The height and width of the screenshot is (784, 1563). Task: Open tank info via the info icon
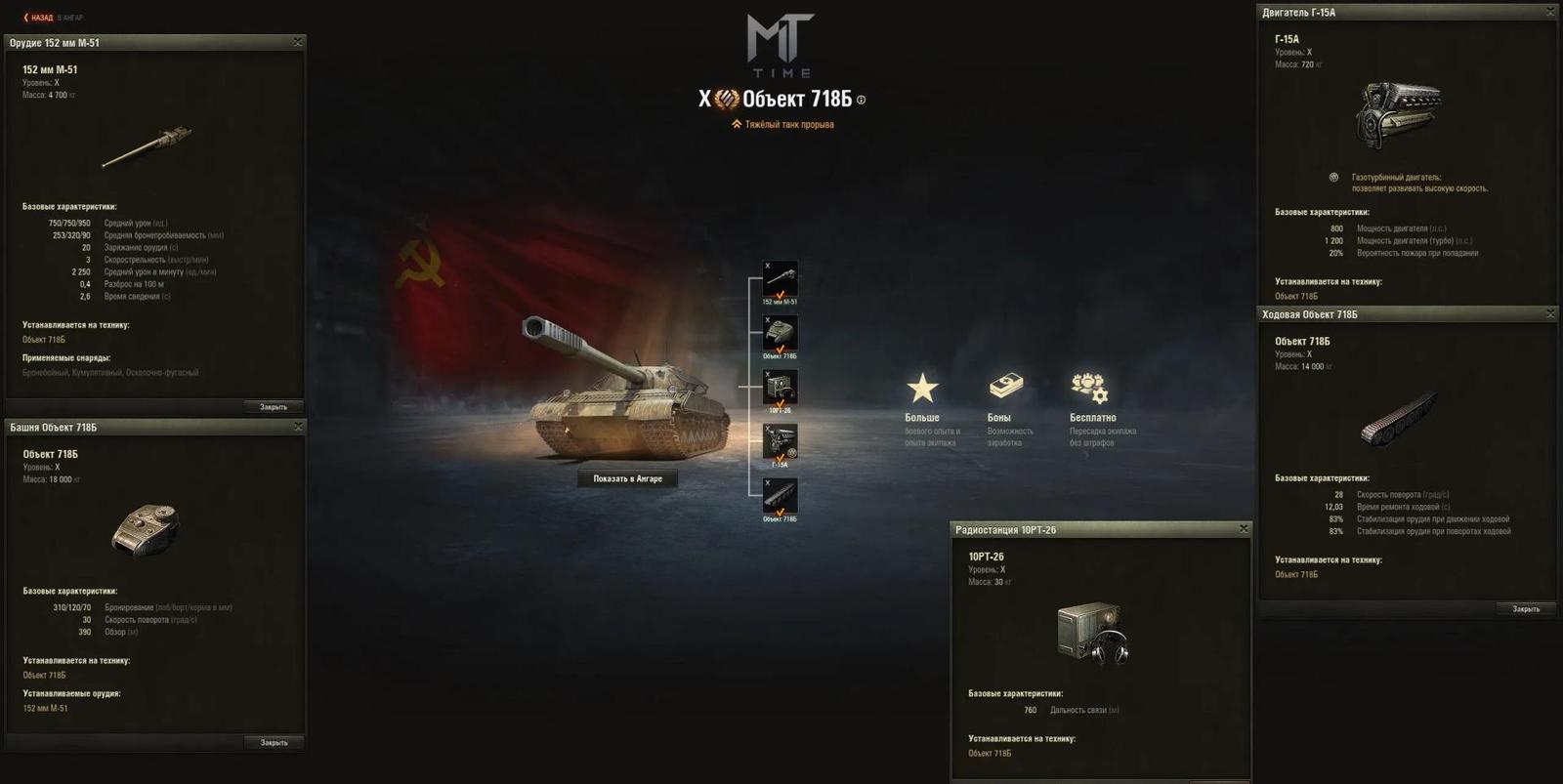coord(861,100)
